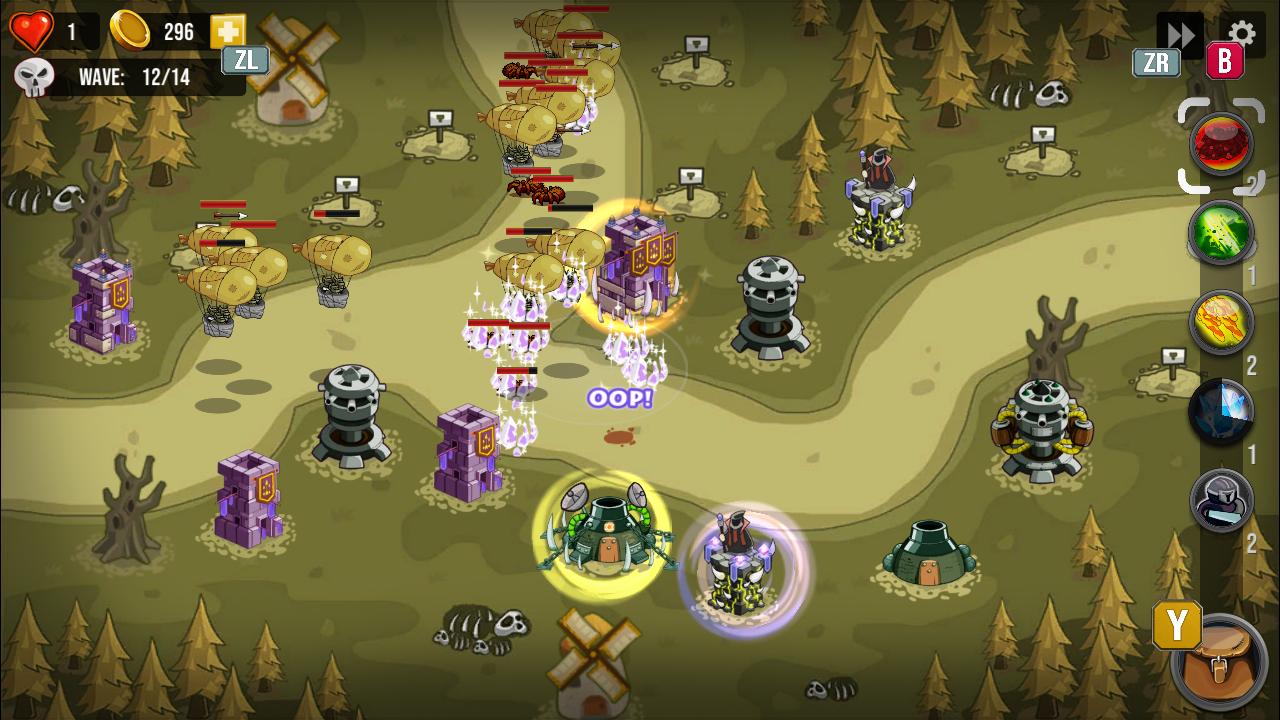Viewport: 1280px width, 720px height.
Task: Open the settings gear menu
Action: [x=1242, y=31]
